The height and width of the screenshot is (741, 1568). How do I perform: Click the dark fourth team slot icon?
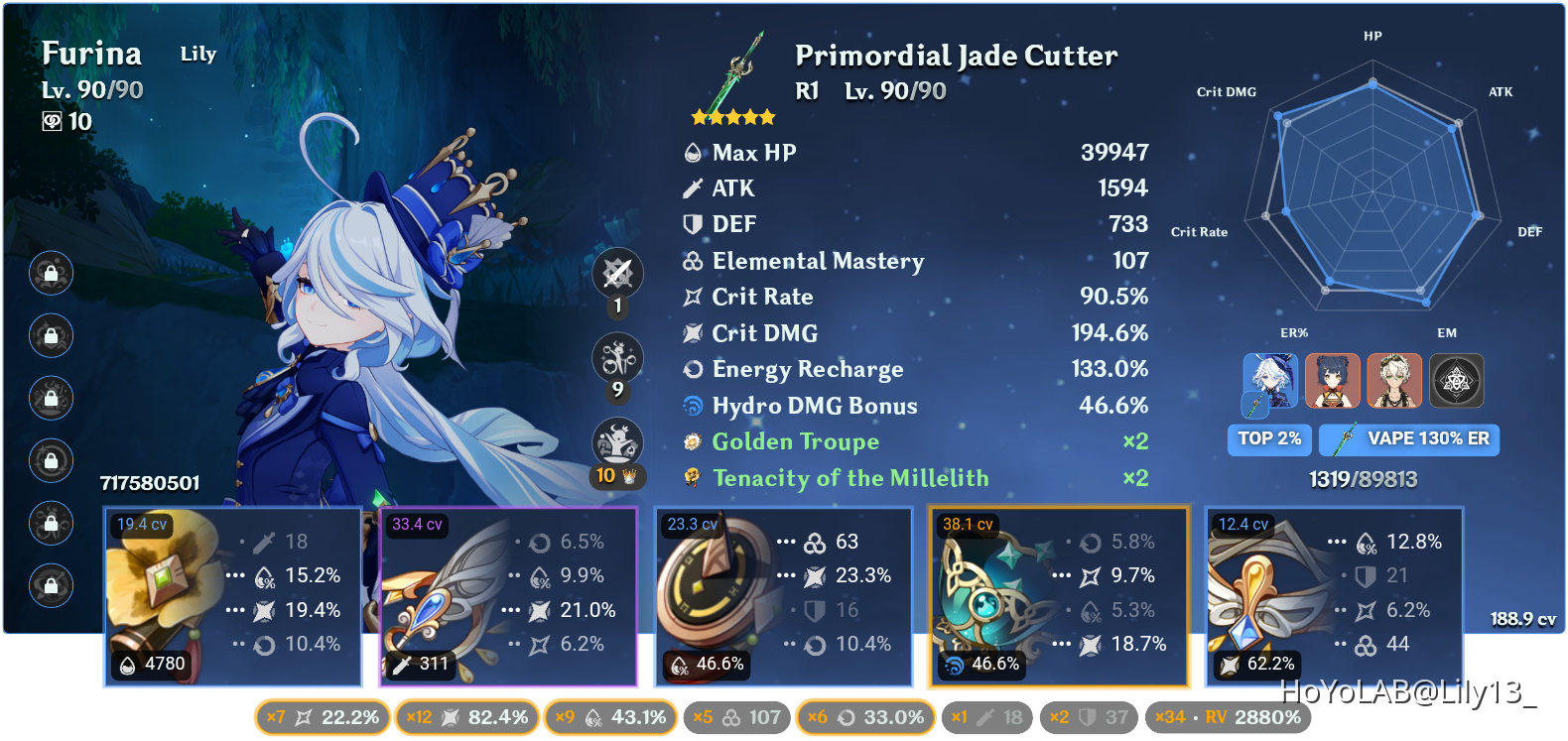pos(1454,380)
